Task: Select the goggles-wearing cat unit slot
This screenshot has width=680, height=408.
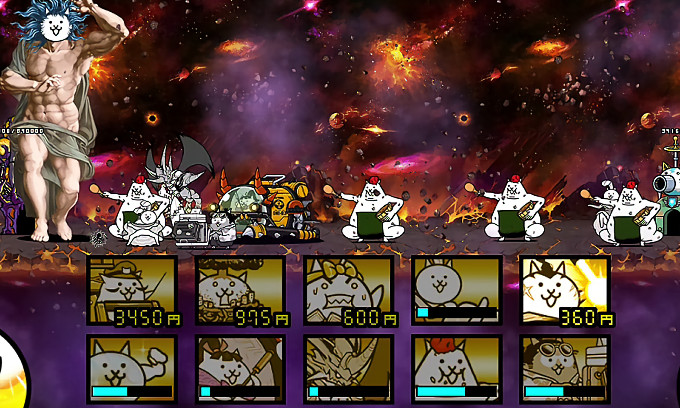Action: [564, 368]
